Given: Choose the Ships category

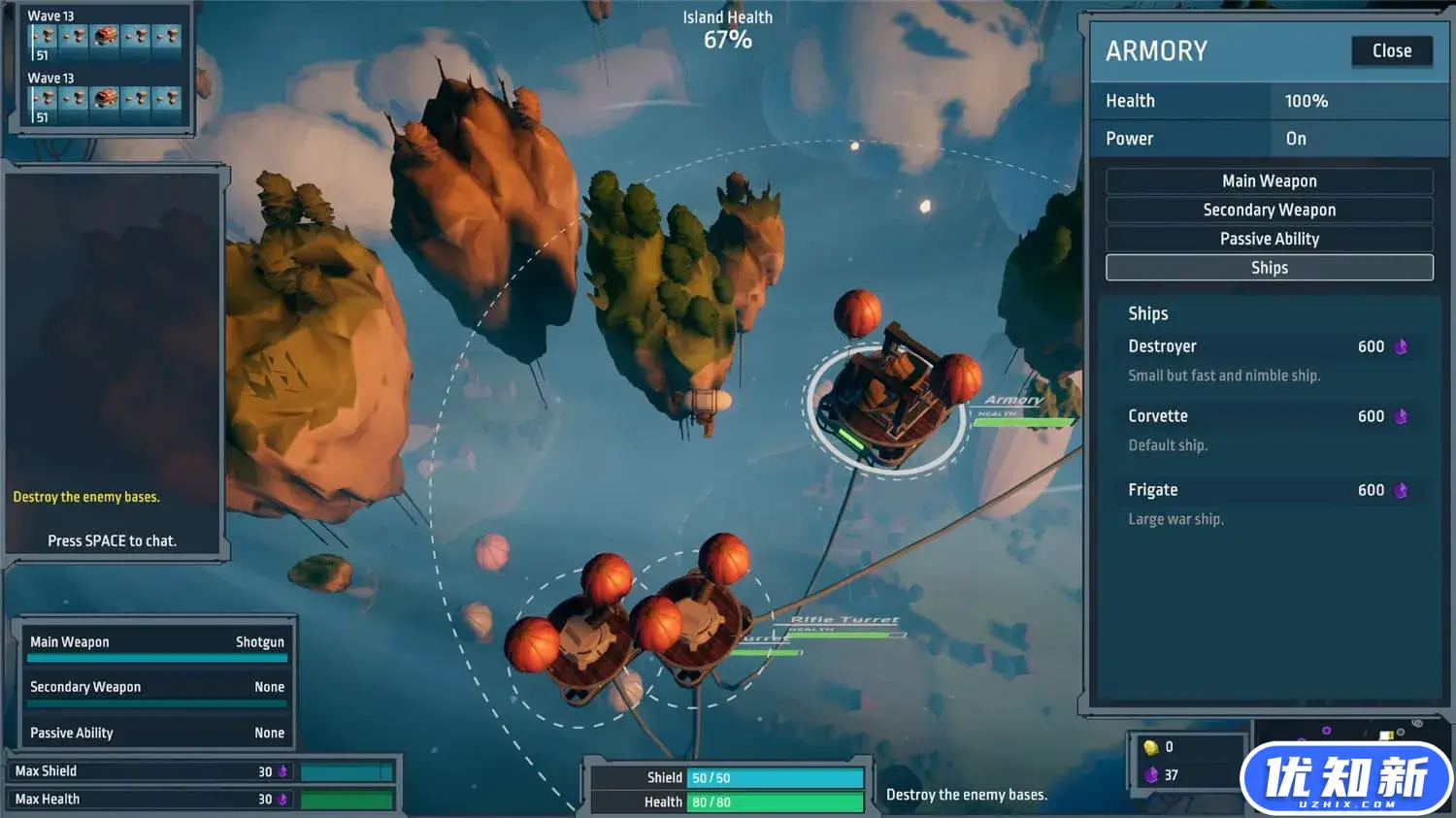Looking at the screenshot, I should tap(1269, 268).
